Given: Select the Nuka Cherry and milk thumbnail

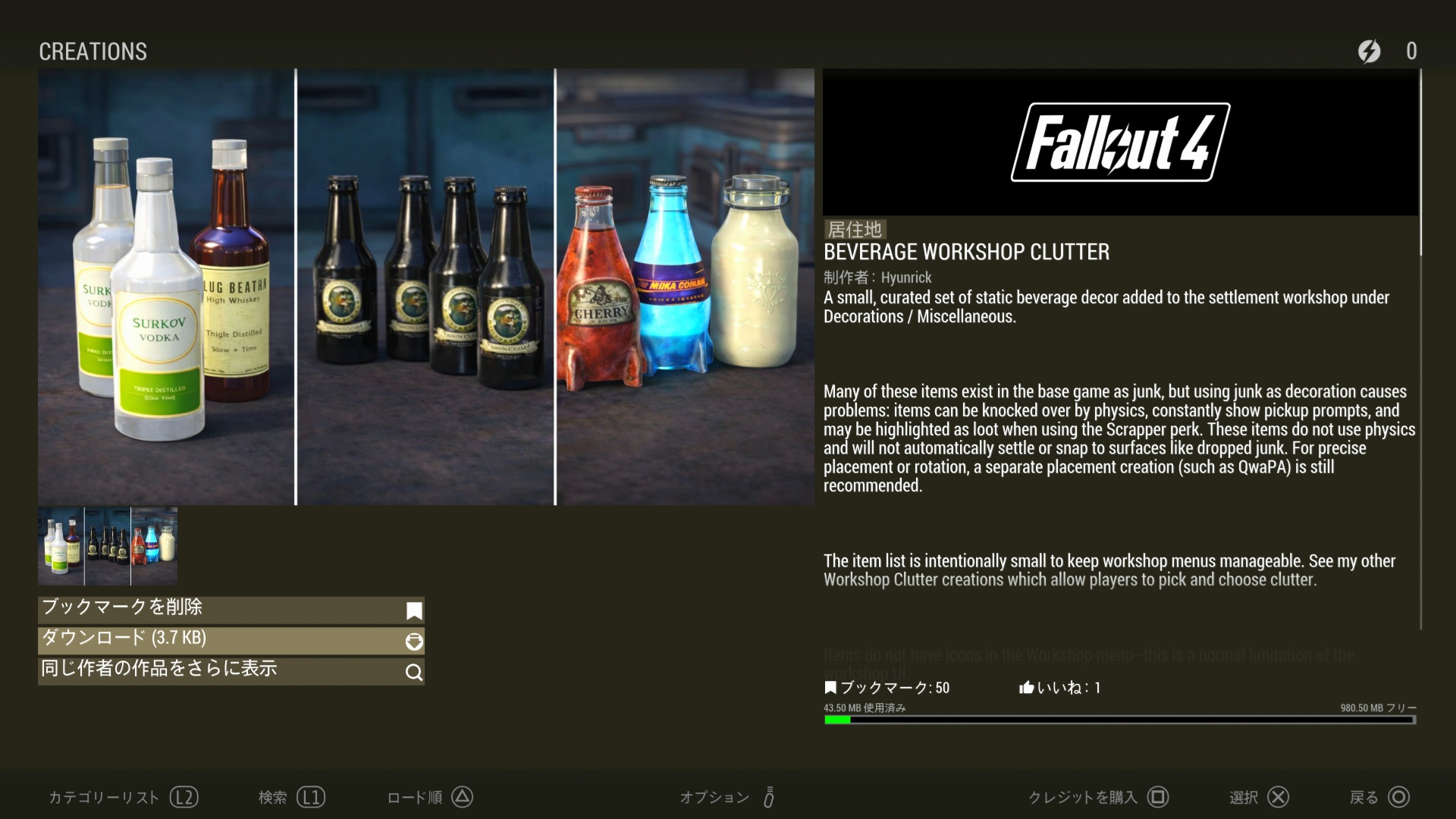Looking at the screenshot, I should click(x=155, y=546).
